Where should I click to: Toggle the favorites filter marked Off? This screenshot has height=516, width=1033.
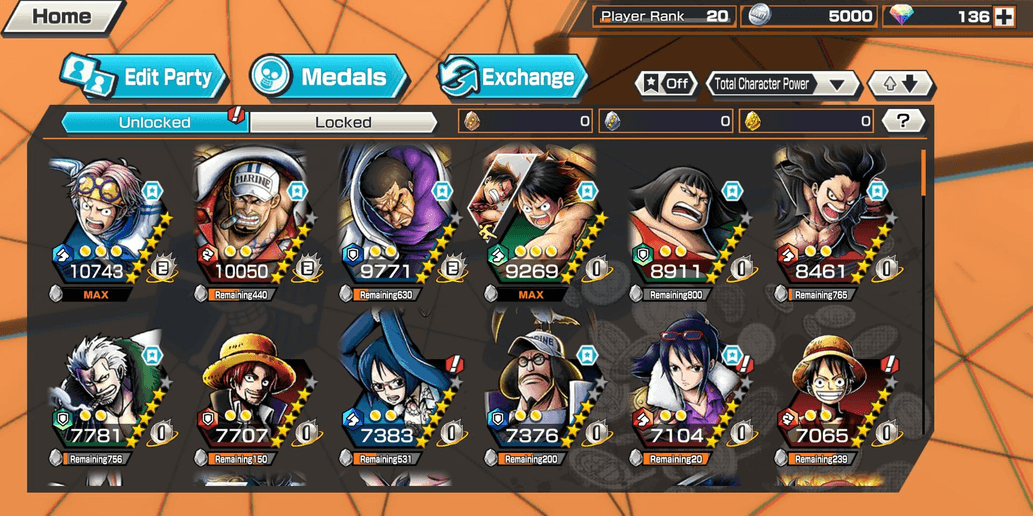tap(667, 84)
